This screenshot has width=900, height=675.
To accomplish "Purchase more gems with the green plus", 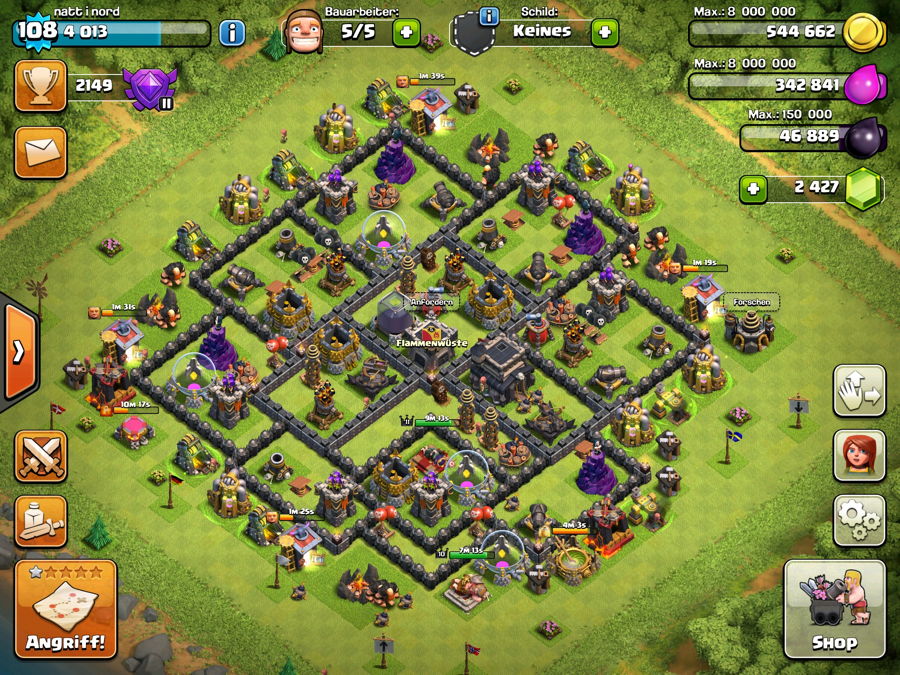I will pos(754,188).
